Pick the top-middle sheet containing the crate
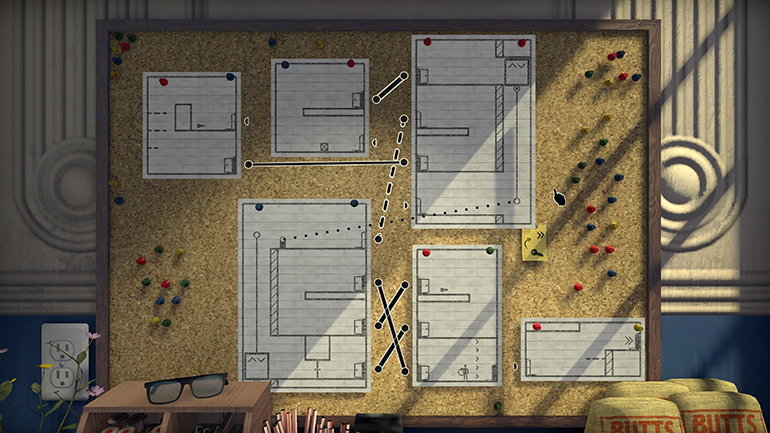This screenshot has width=770, height=433. [x=320, y=107]
